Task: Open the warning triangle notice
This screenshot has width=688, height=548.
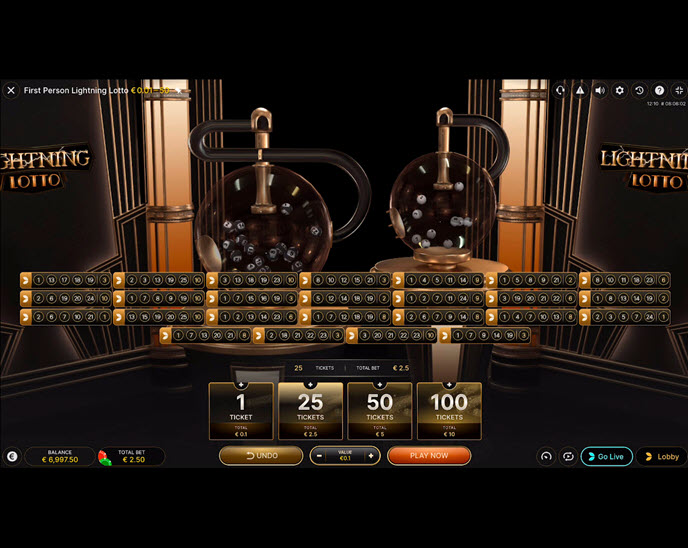Action: click(x=580, y=90)
